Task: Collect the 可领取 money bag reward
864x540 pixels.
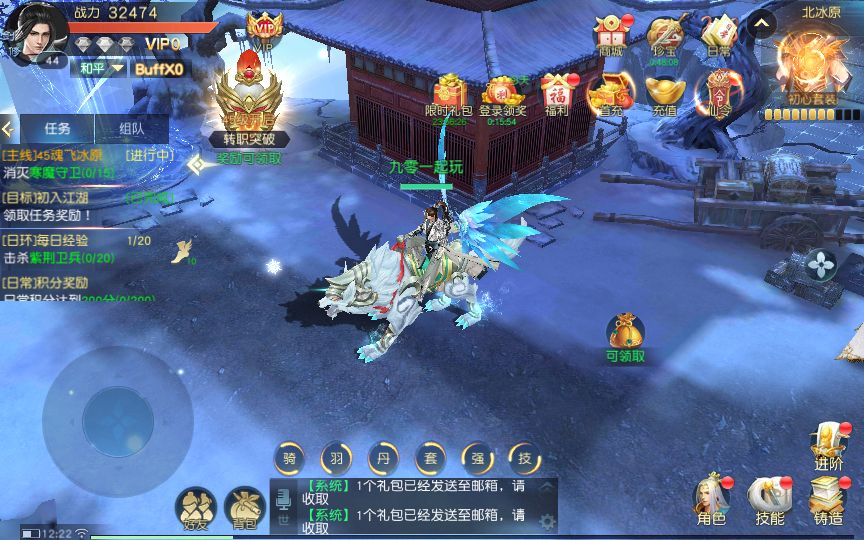Action: 626,336
